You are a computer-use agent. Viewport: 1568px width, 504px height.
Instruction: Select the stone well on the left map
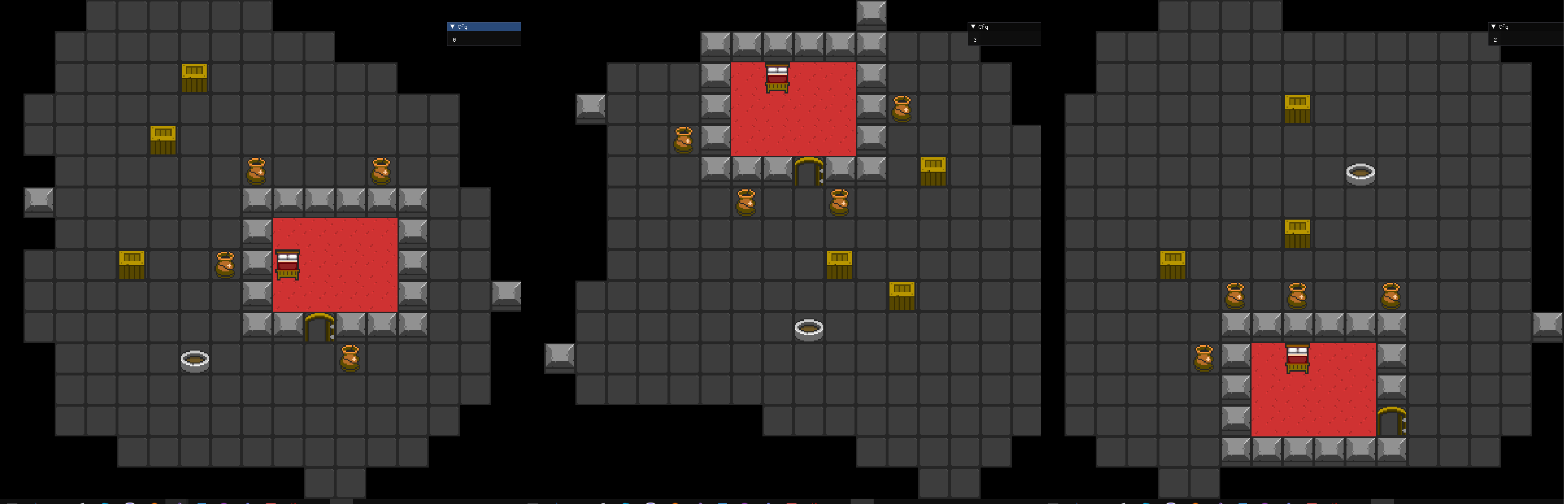coord(195,360)
